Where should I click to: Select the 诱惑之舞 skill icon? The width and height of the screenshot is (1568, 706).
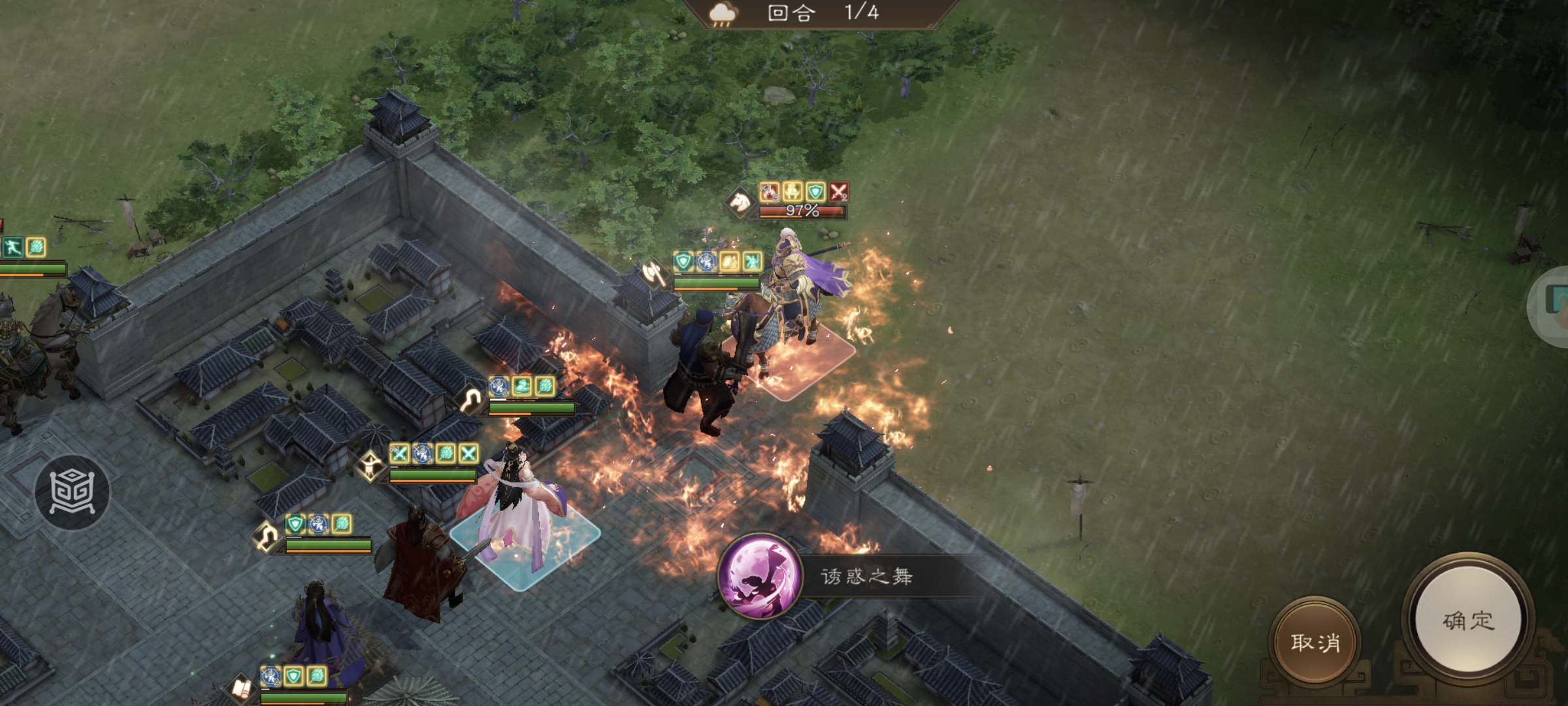coord(759,576)
